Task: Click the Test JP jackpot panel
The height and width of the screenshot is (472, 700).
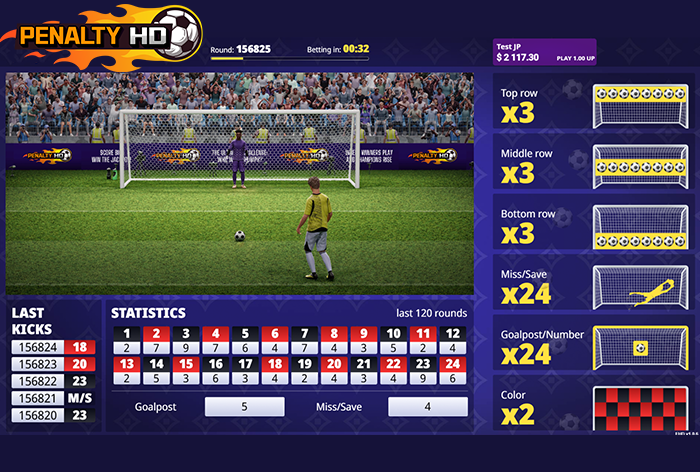Action: point(544,52)
